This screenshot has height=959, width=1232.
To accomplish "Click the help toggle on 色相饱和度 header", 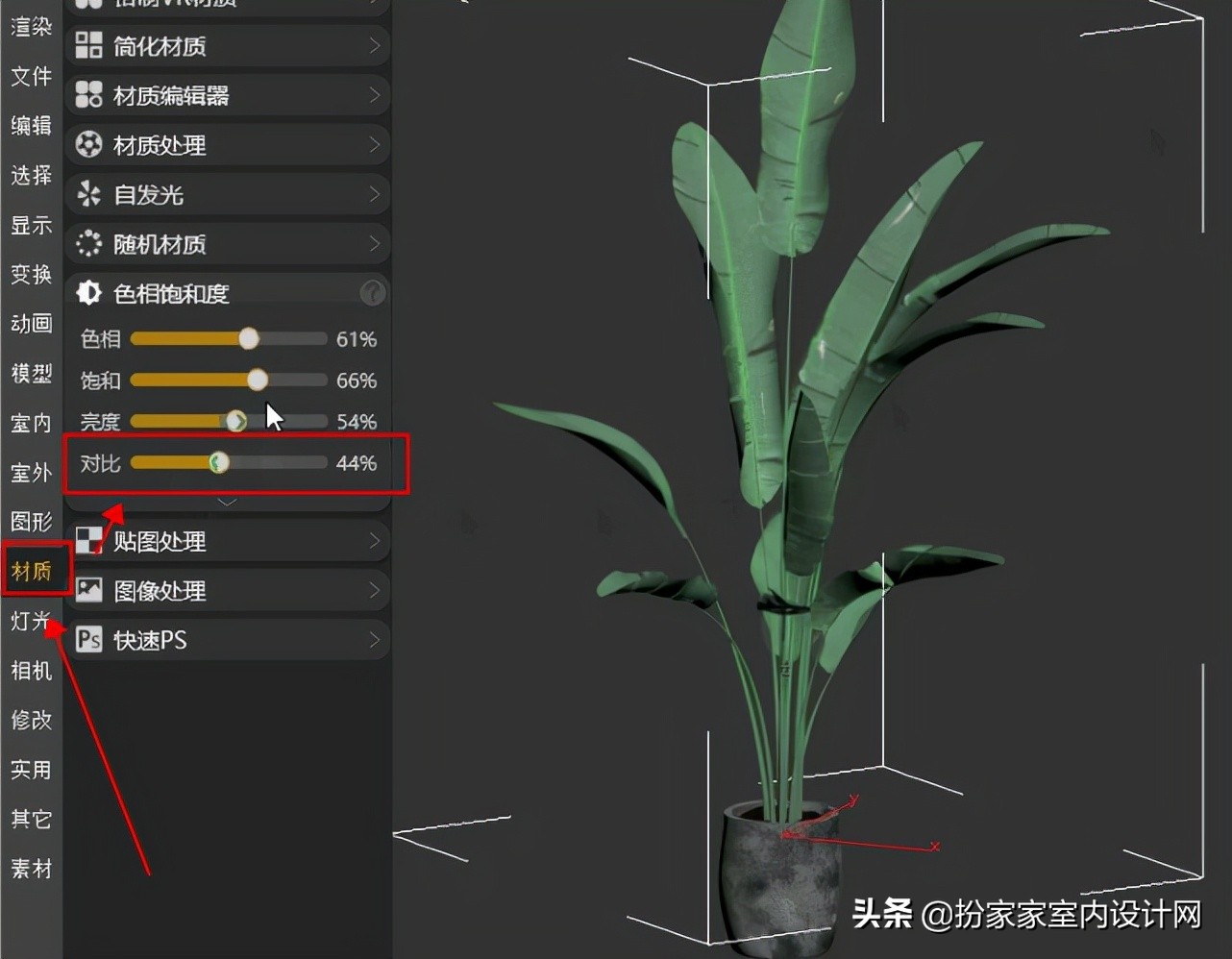I will click(372, 292).
